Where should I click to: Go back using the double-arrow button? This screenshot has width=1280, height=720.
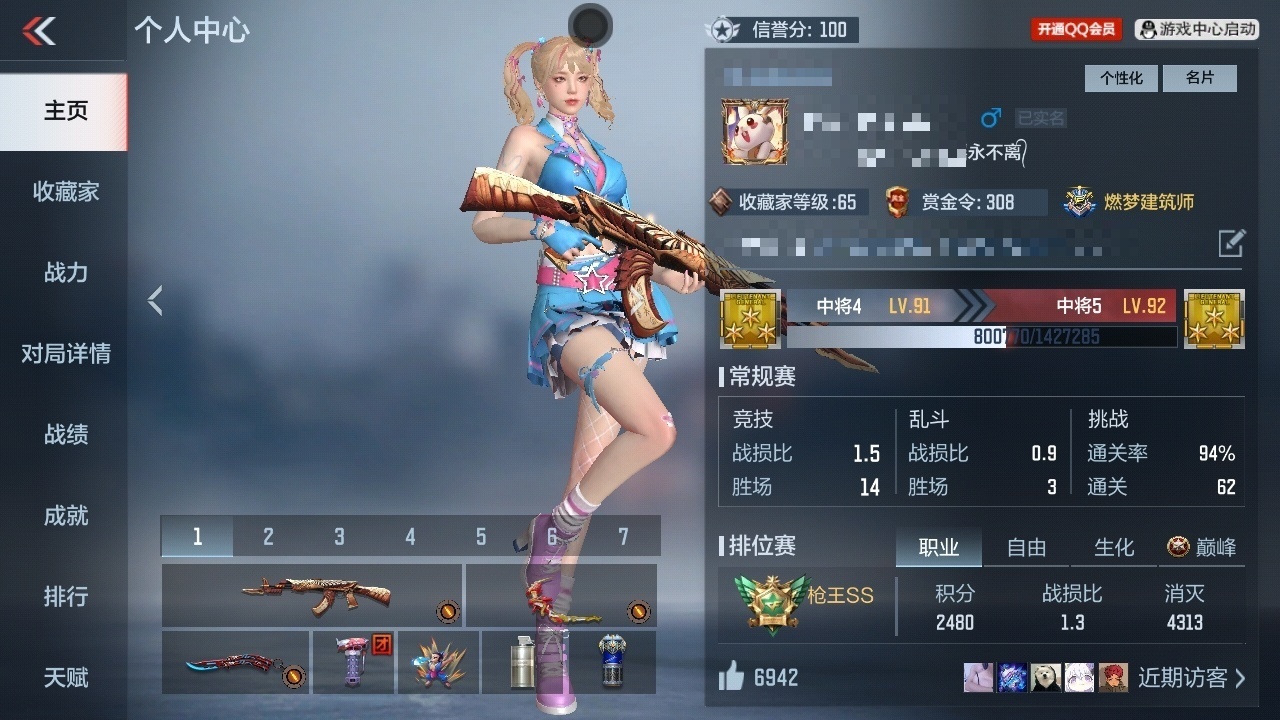pos(40,31)
